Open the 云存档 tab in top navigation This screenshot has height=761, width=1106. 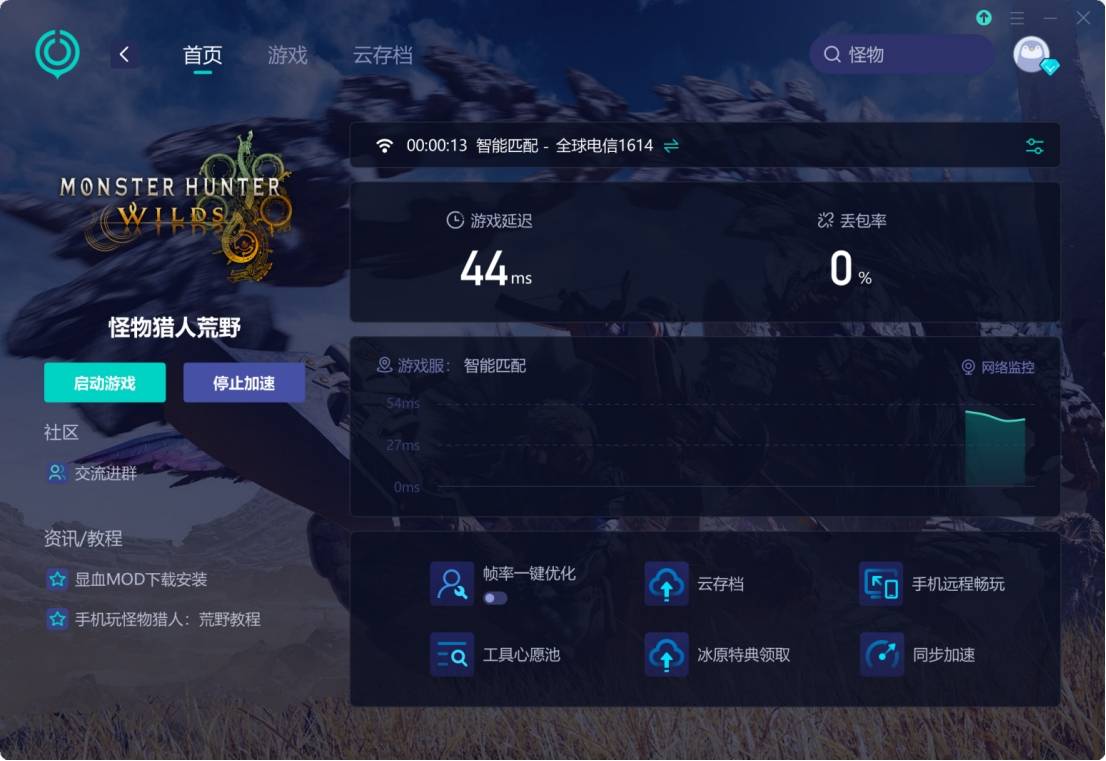tap(382, 55)
